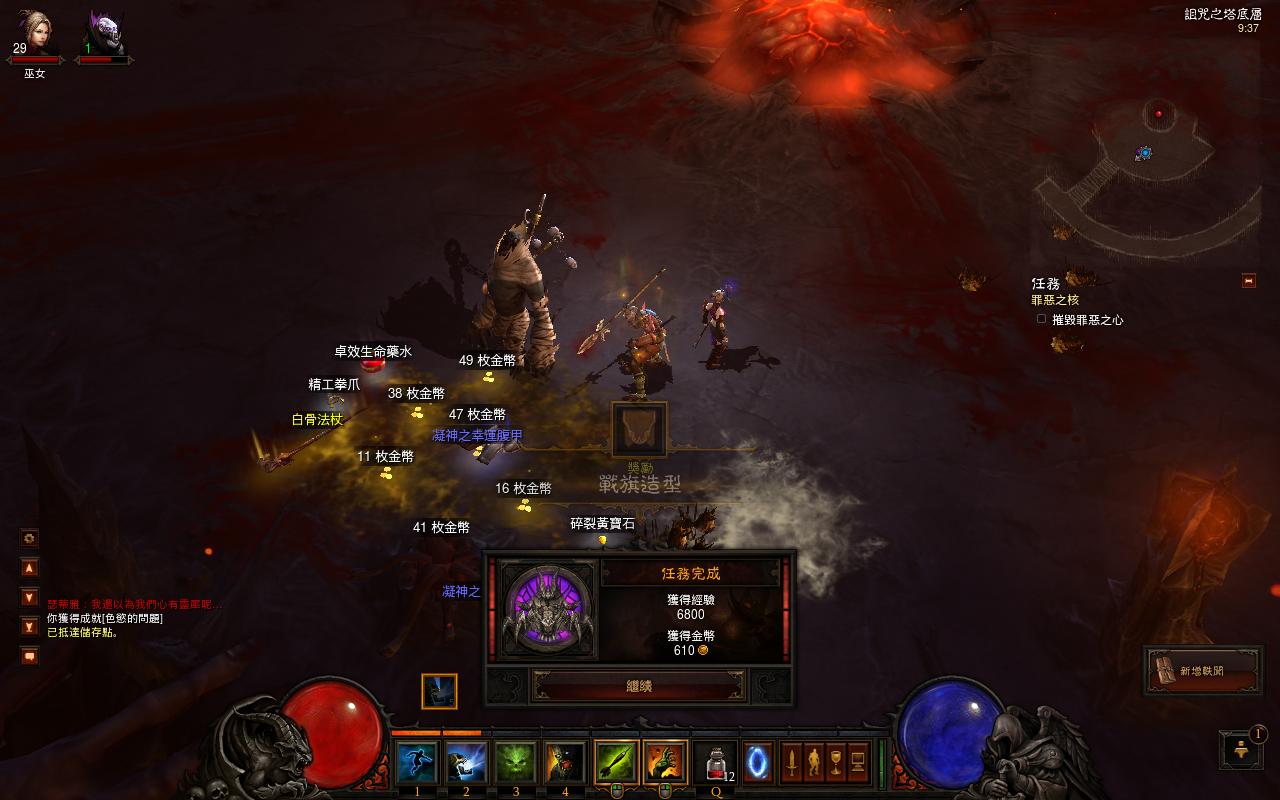Click the 罪惡之核 quest title
Screen dimensions: 1280x800
[x=1055, y=300]
